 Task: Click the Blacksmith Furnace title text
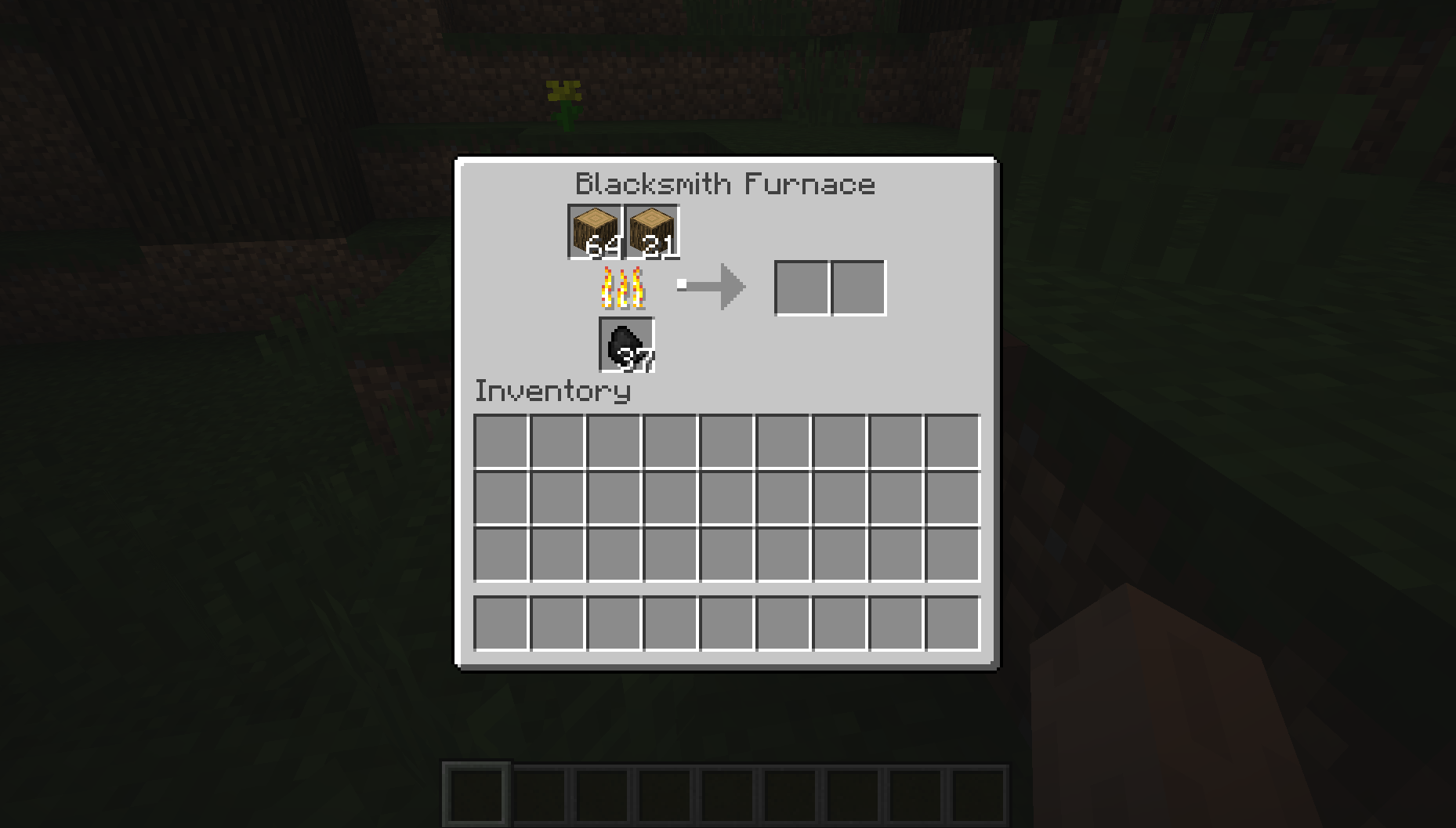point(724,183)
